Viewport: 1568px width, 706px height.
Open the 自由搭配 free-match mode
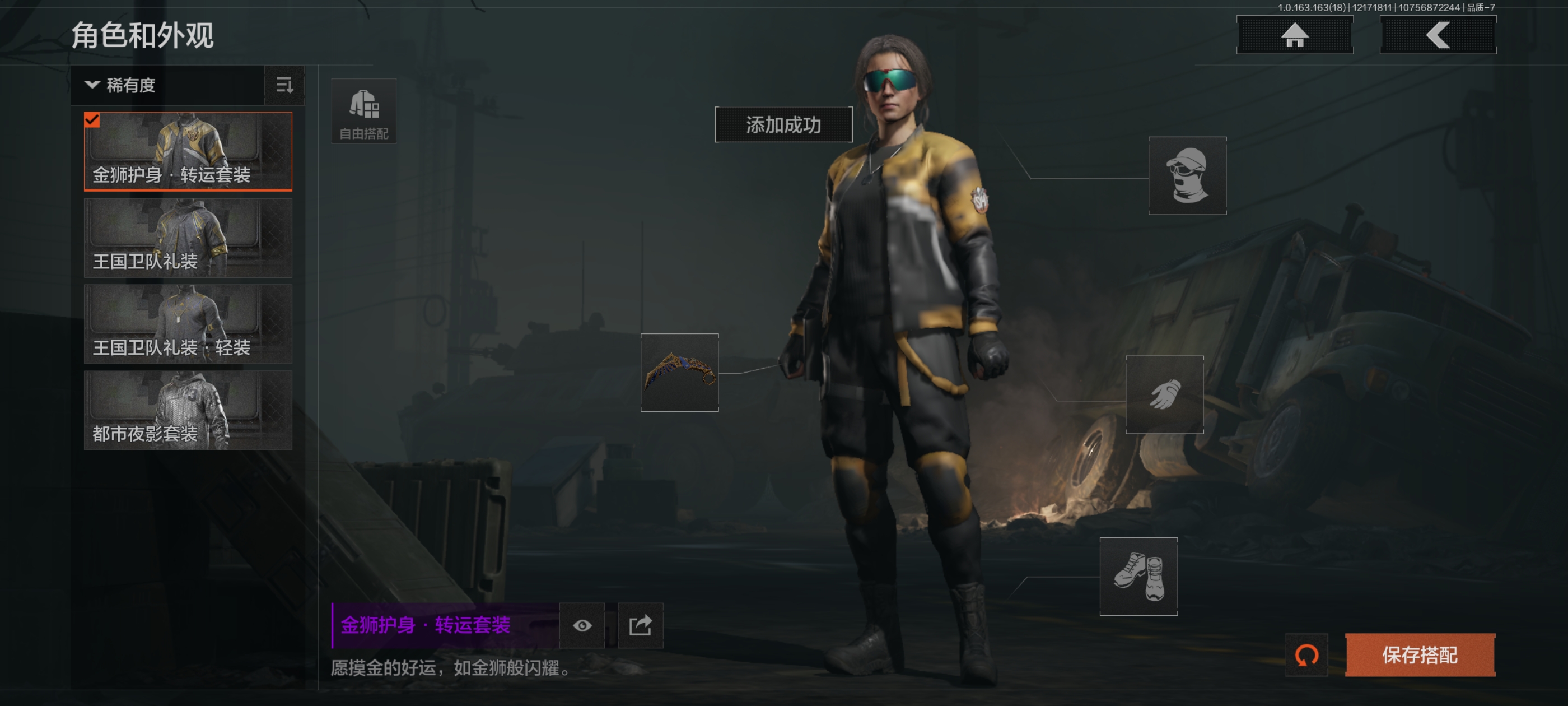[x=363, y=112]
